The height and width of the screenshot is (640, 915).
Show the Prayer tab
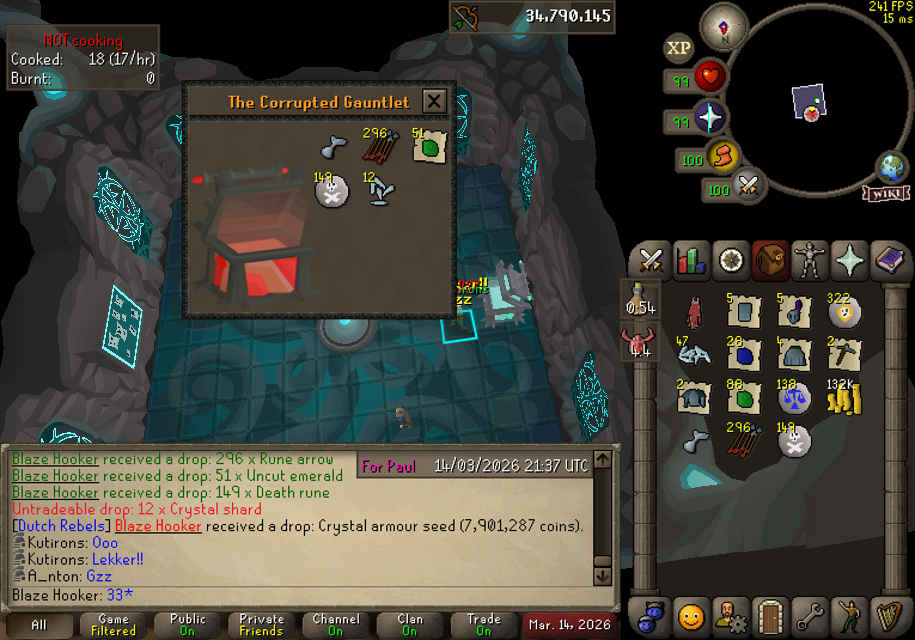849,260
